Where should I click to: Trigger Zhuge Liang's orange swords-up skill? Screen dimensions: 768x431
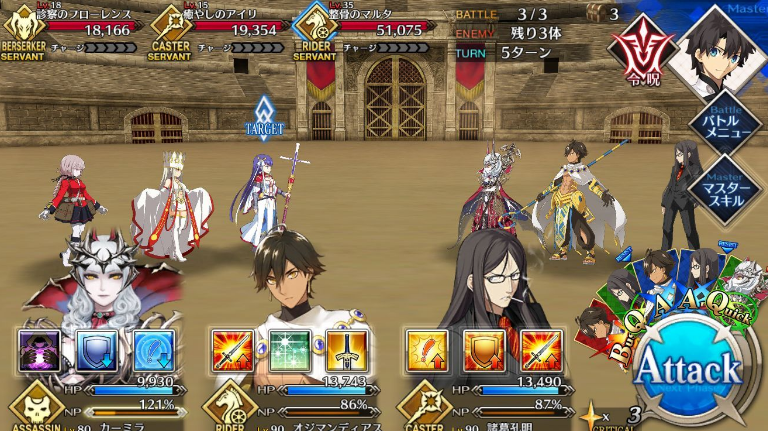[x=541, y=350]
